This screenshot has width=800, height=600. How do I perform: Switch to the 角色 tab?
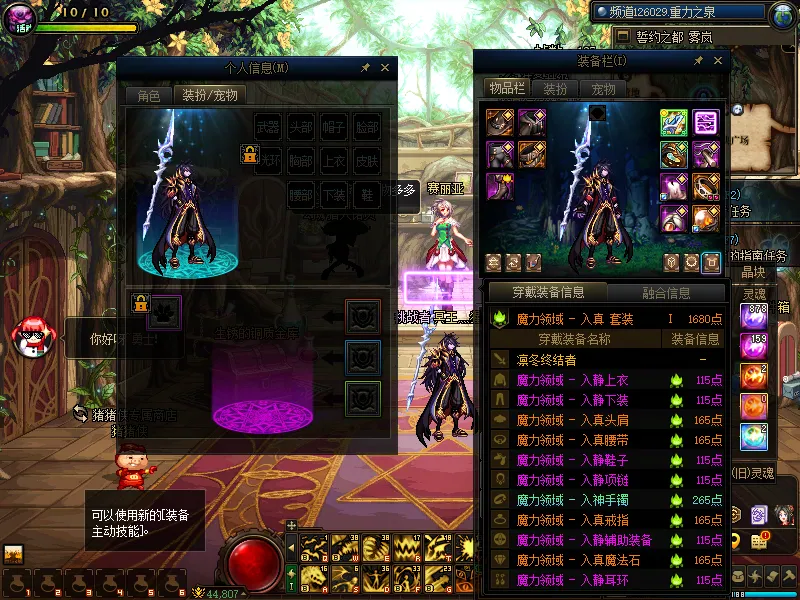(148, 96)
